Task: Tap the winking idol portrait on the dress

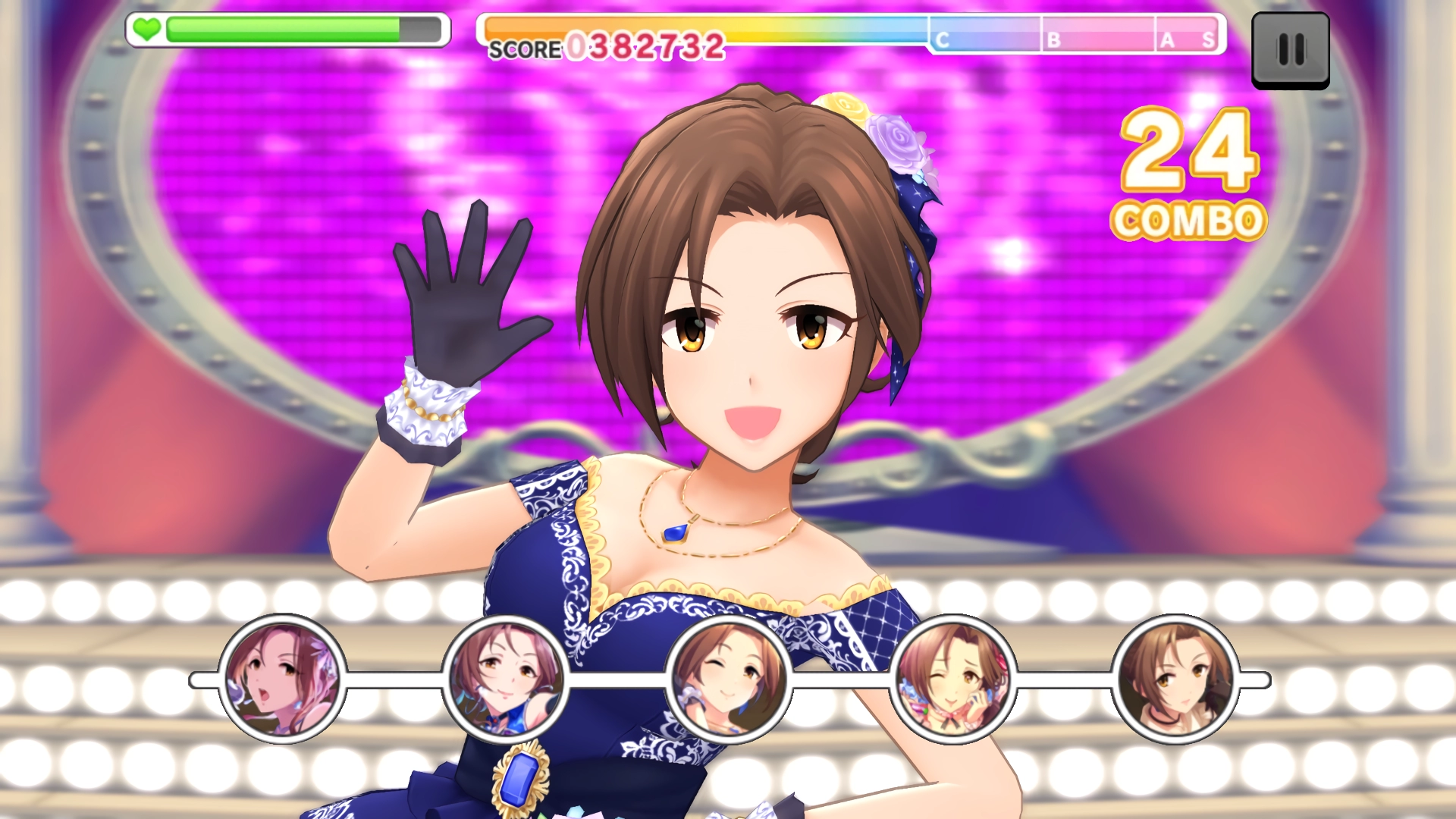Action: pos(728,679)
